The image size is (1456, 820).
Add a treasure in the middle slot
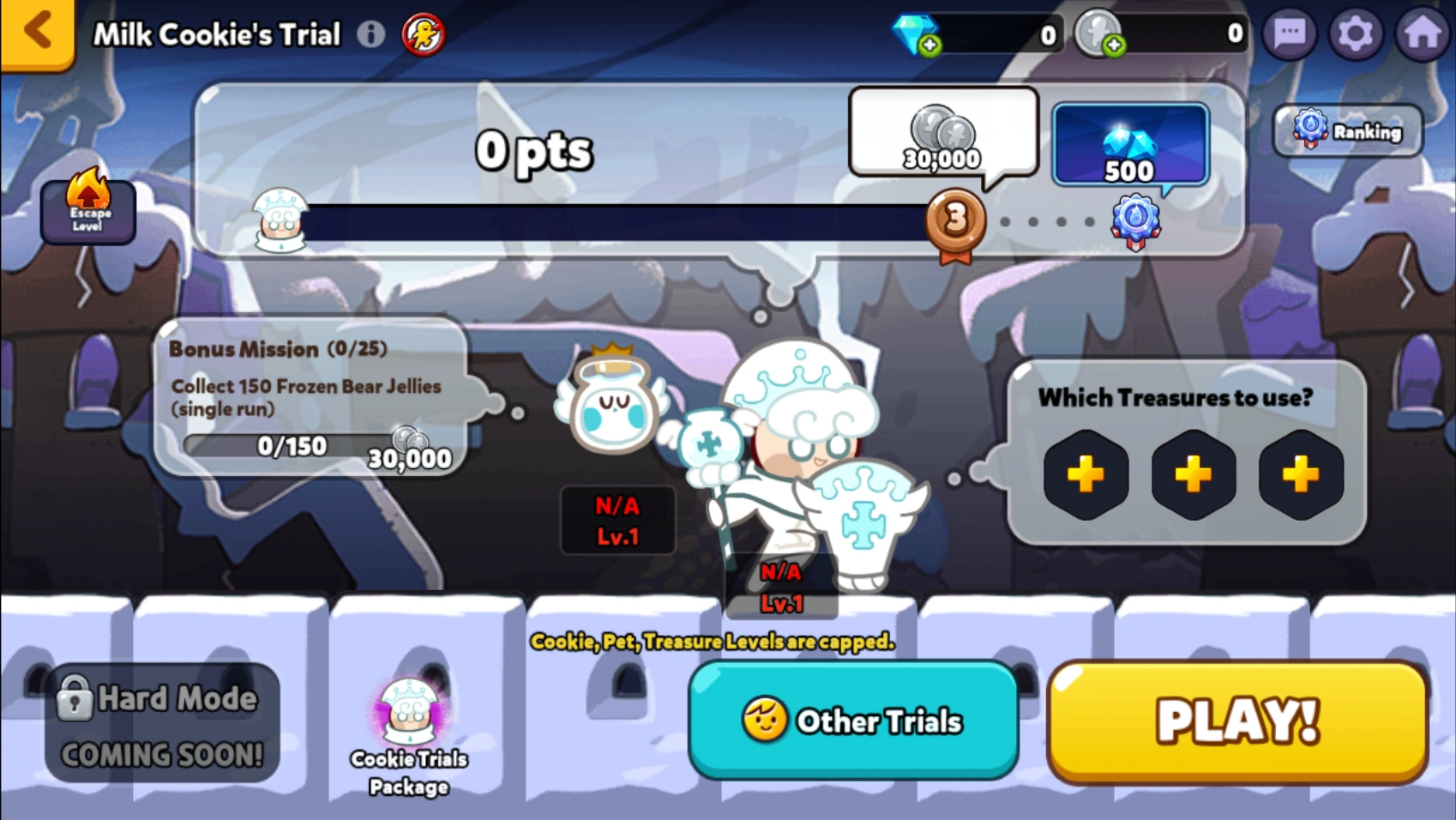pyautogui.click(x=1193, y=475)
